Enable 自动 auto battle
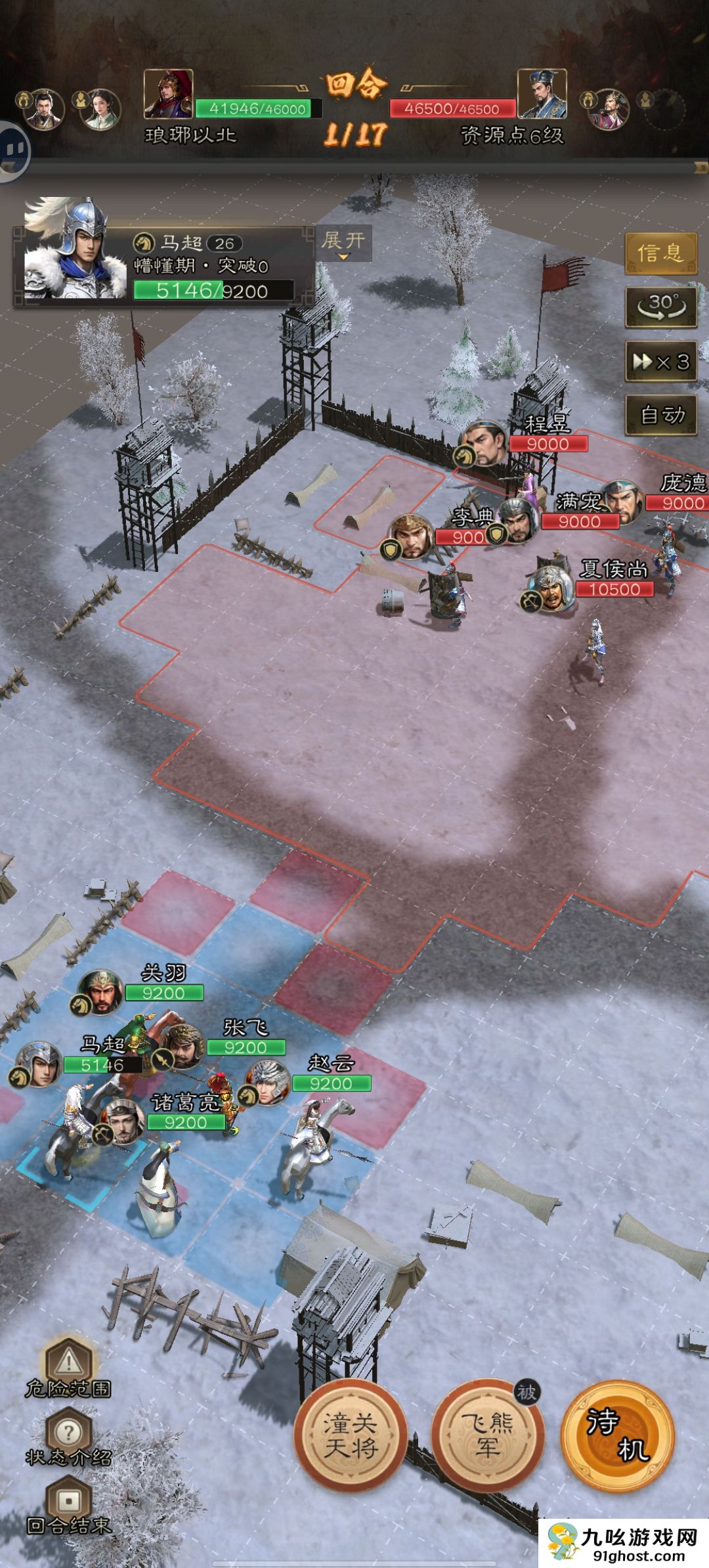709x1568 pixels. [x=660, y=415]
